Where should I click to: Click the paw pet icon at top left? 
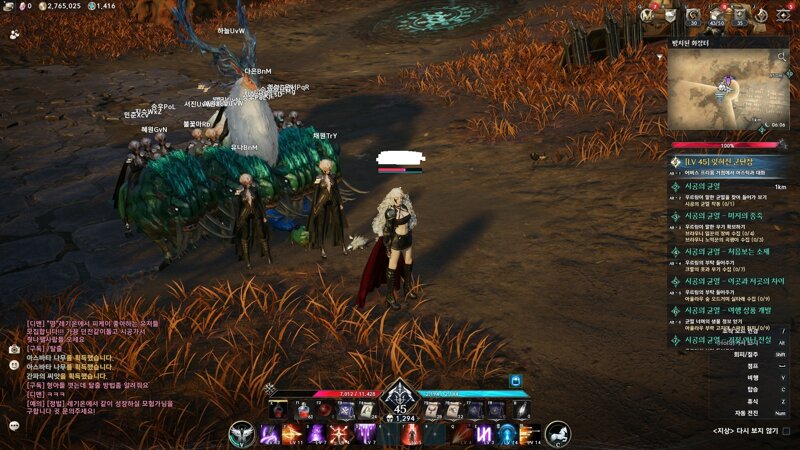(14, 33)
